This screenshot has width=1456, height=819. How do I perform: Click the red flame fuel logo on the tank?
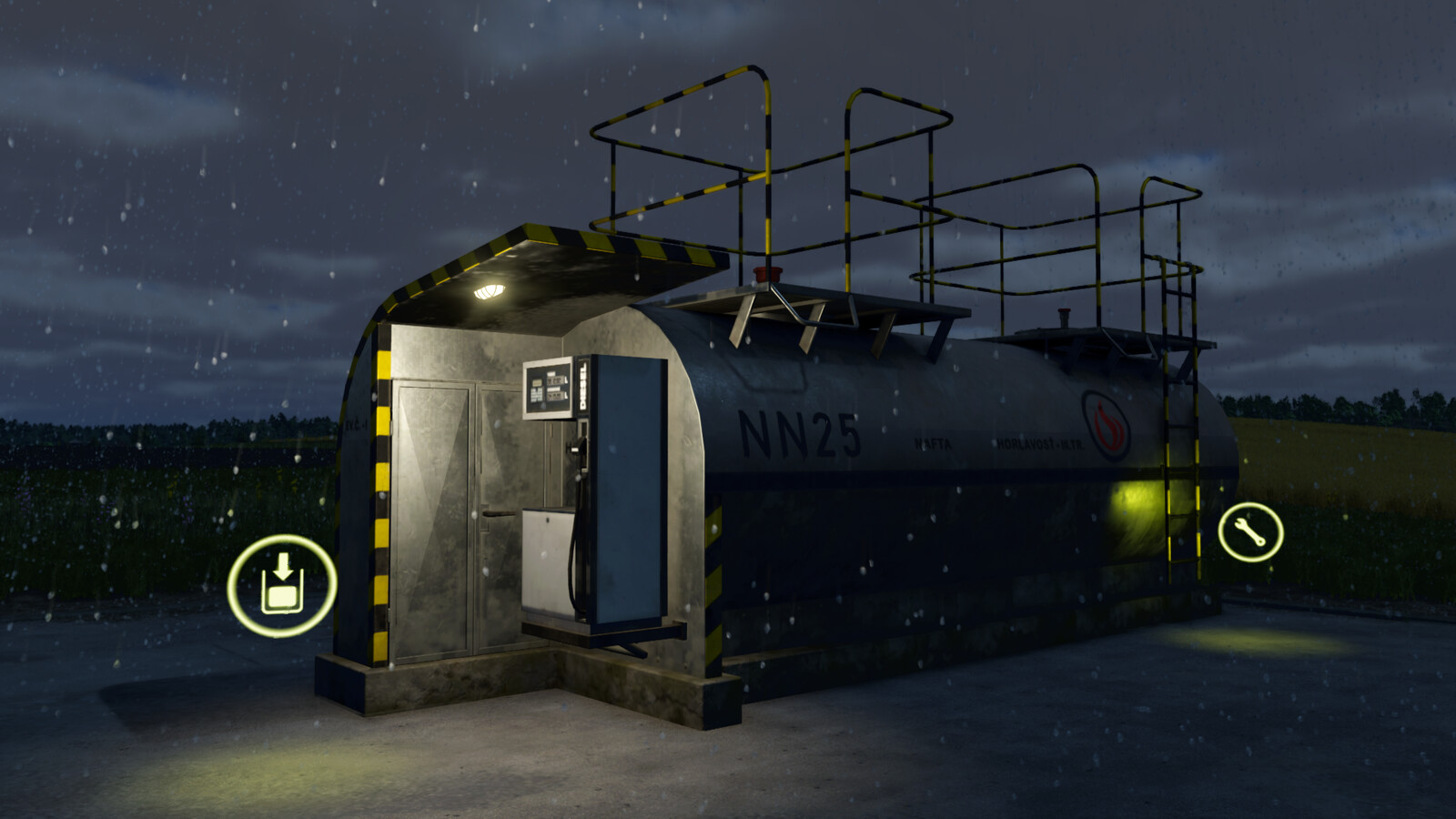pyautogui.click(x=1105, y=425)
